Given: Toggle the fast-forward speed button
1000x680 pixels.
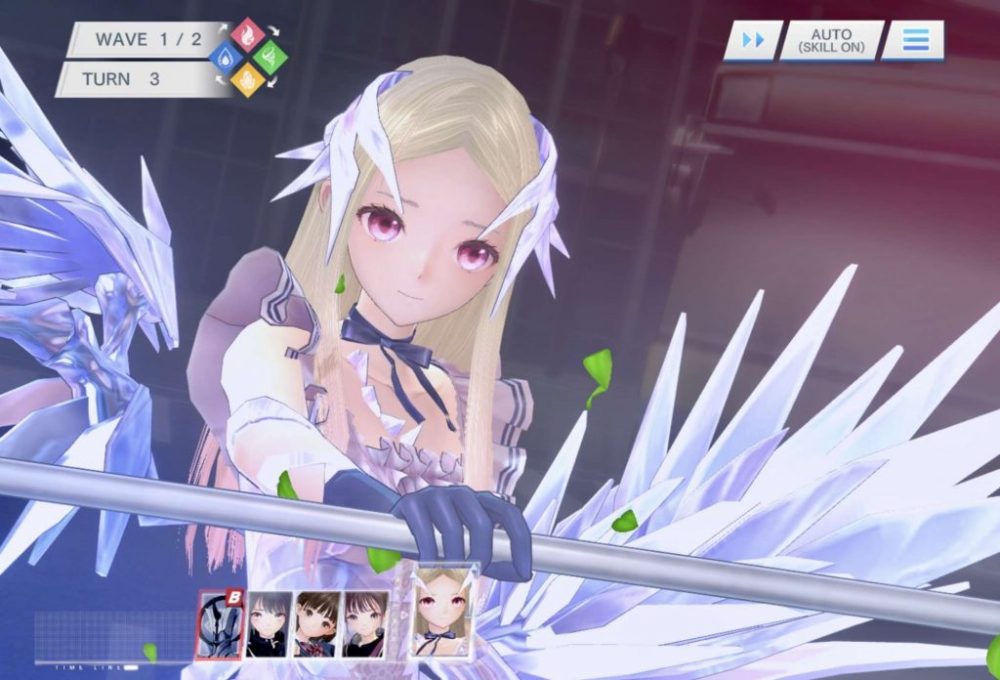Looking at the screenshot, I should tap(752, 41).
